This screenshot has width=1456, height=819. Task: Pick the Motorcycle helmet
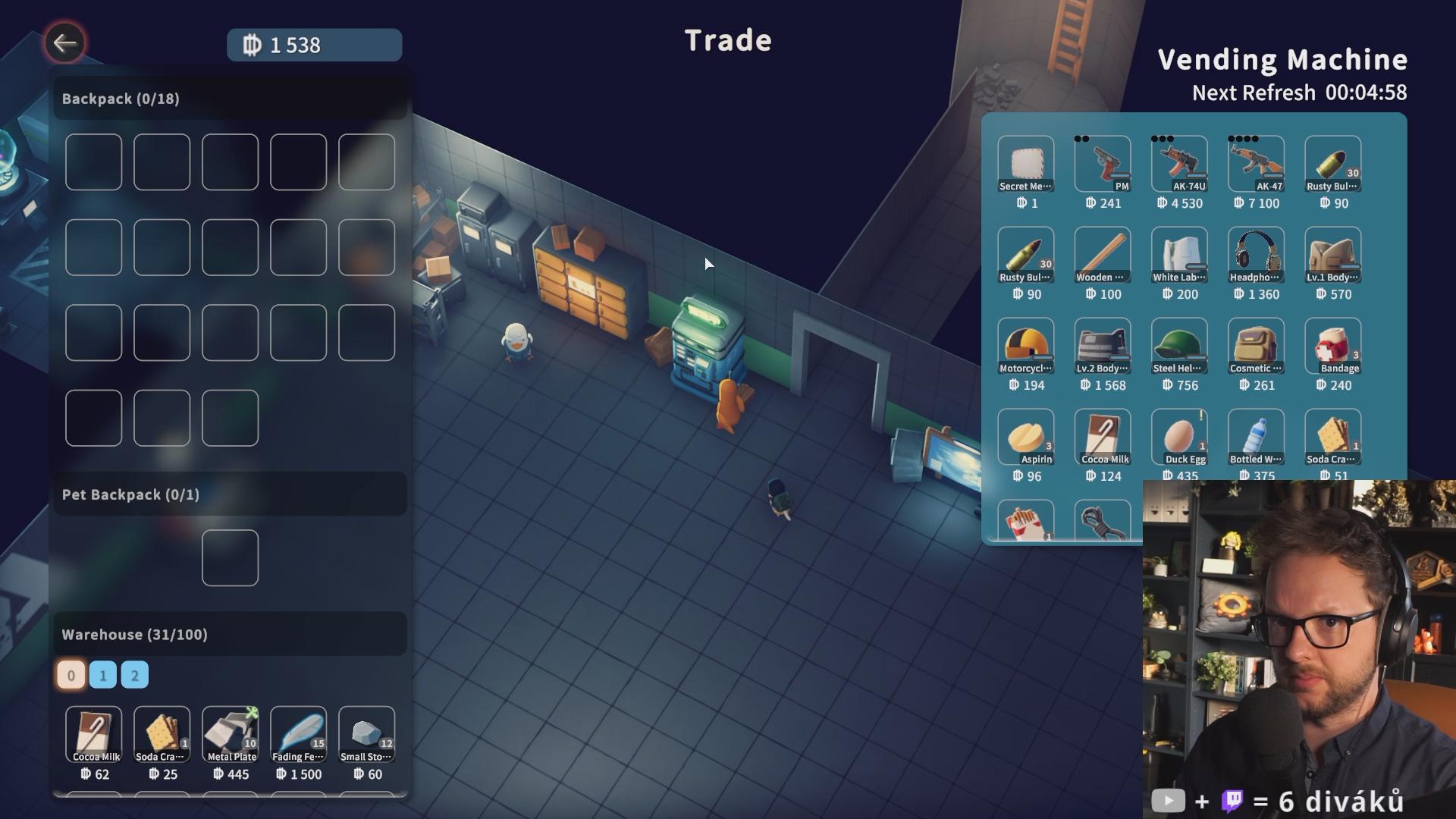coord(1025,346)
